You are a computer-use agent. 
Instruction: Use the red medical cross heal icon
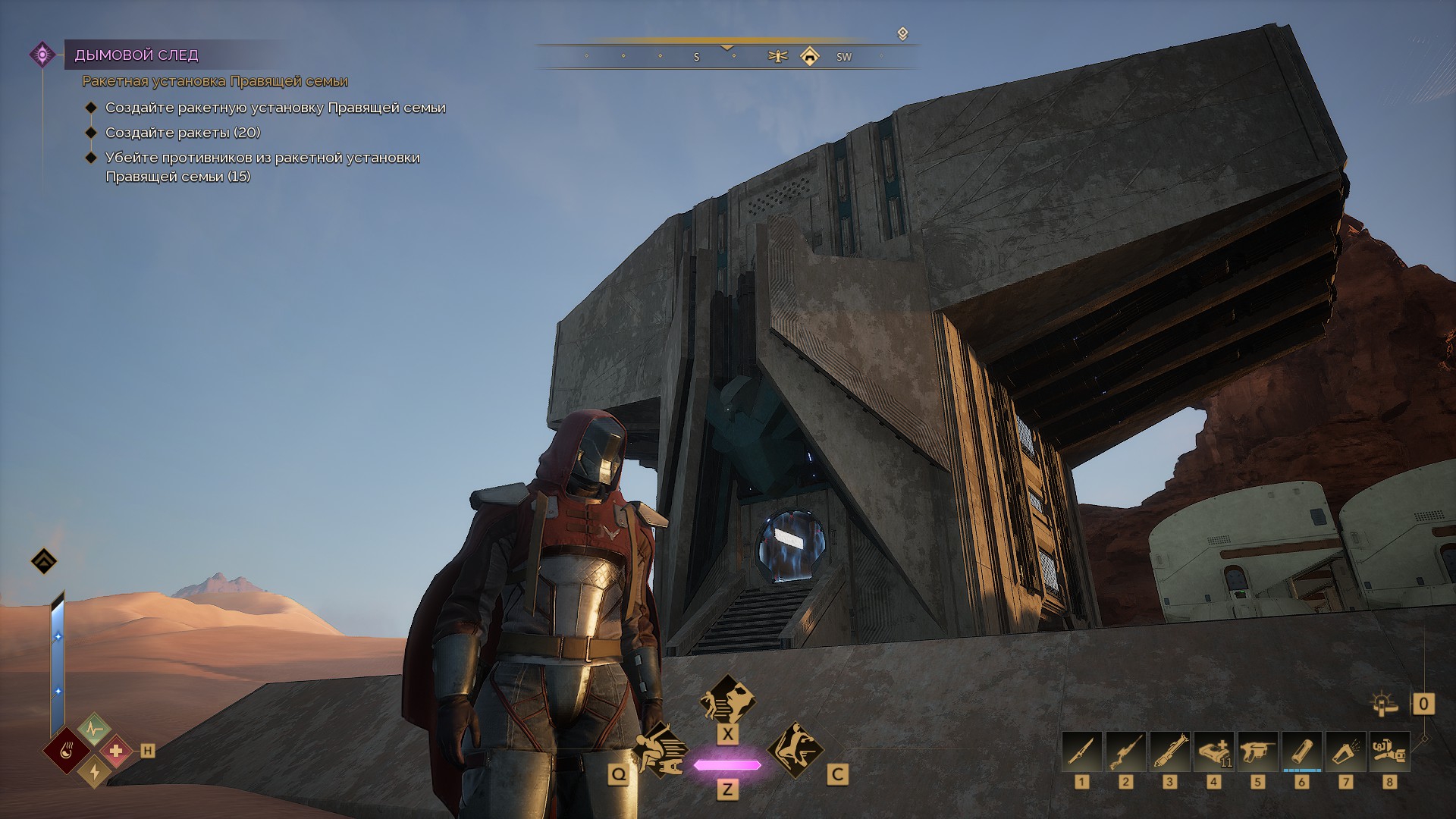[x=116, y=751]
